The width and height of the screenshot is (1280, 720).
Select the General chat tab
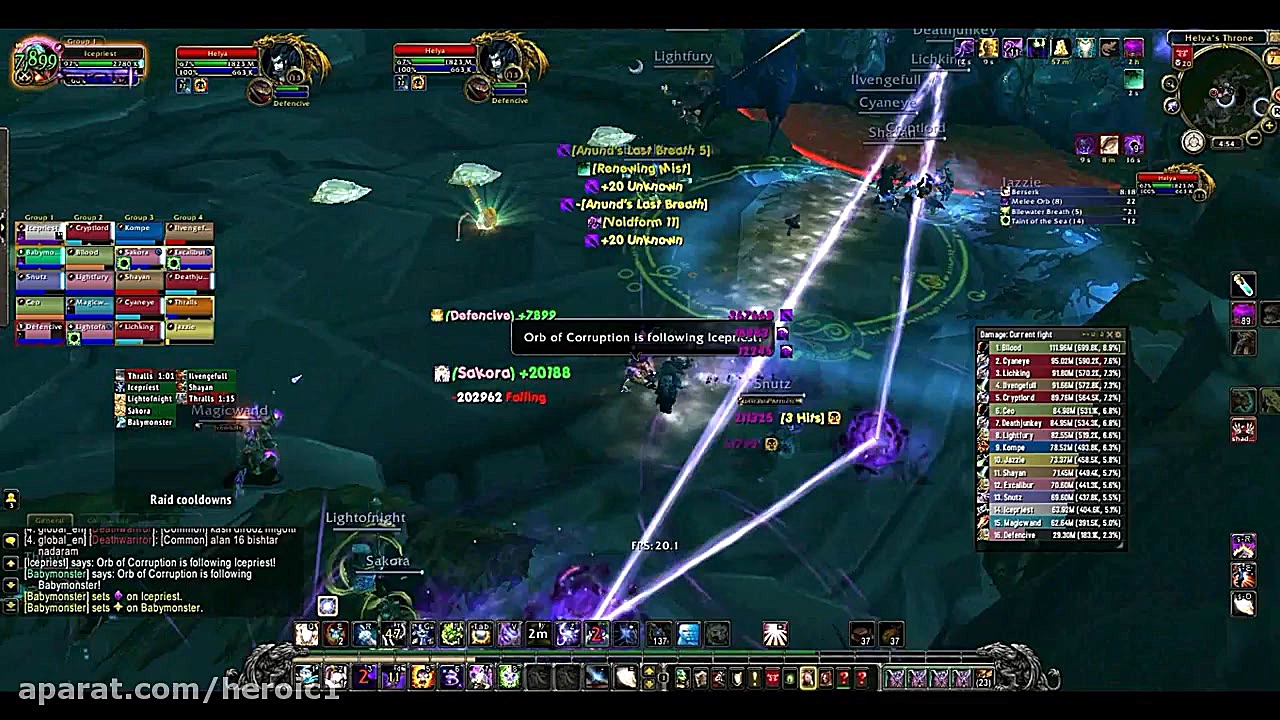50,520
